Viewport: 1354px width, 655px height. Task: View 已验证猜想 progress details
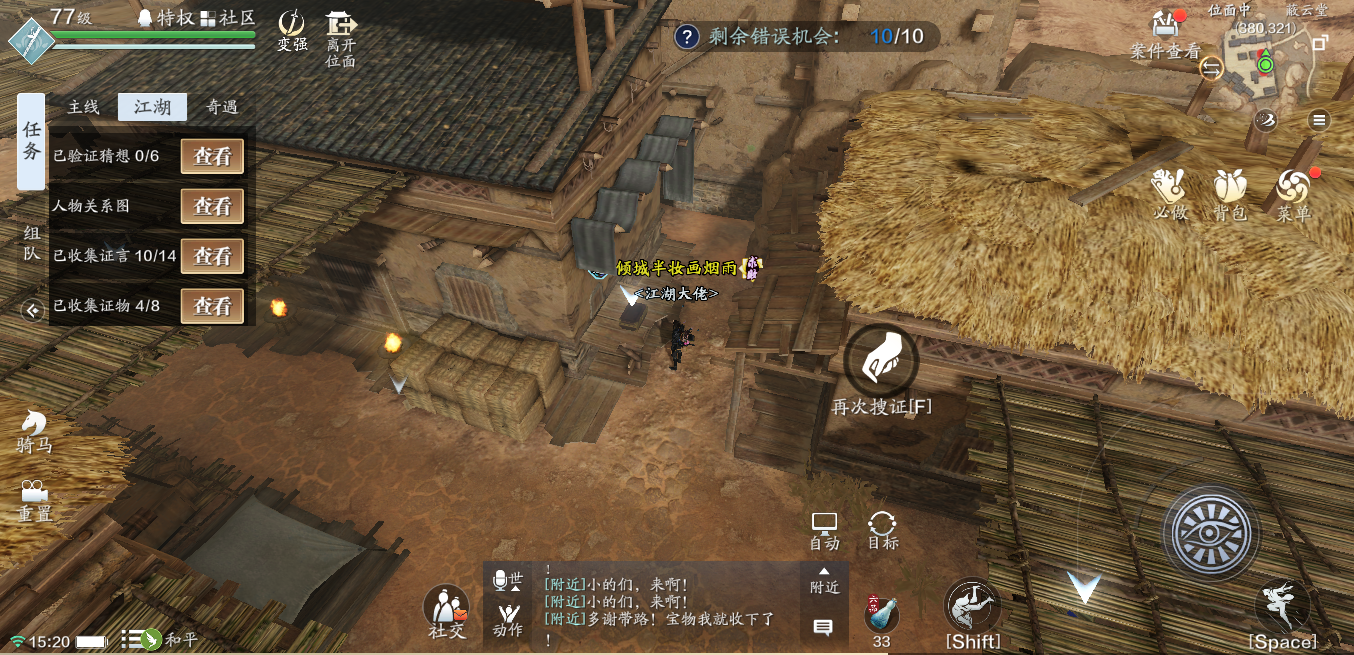tap(212, 156)
